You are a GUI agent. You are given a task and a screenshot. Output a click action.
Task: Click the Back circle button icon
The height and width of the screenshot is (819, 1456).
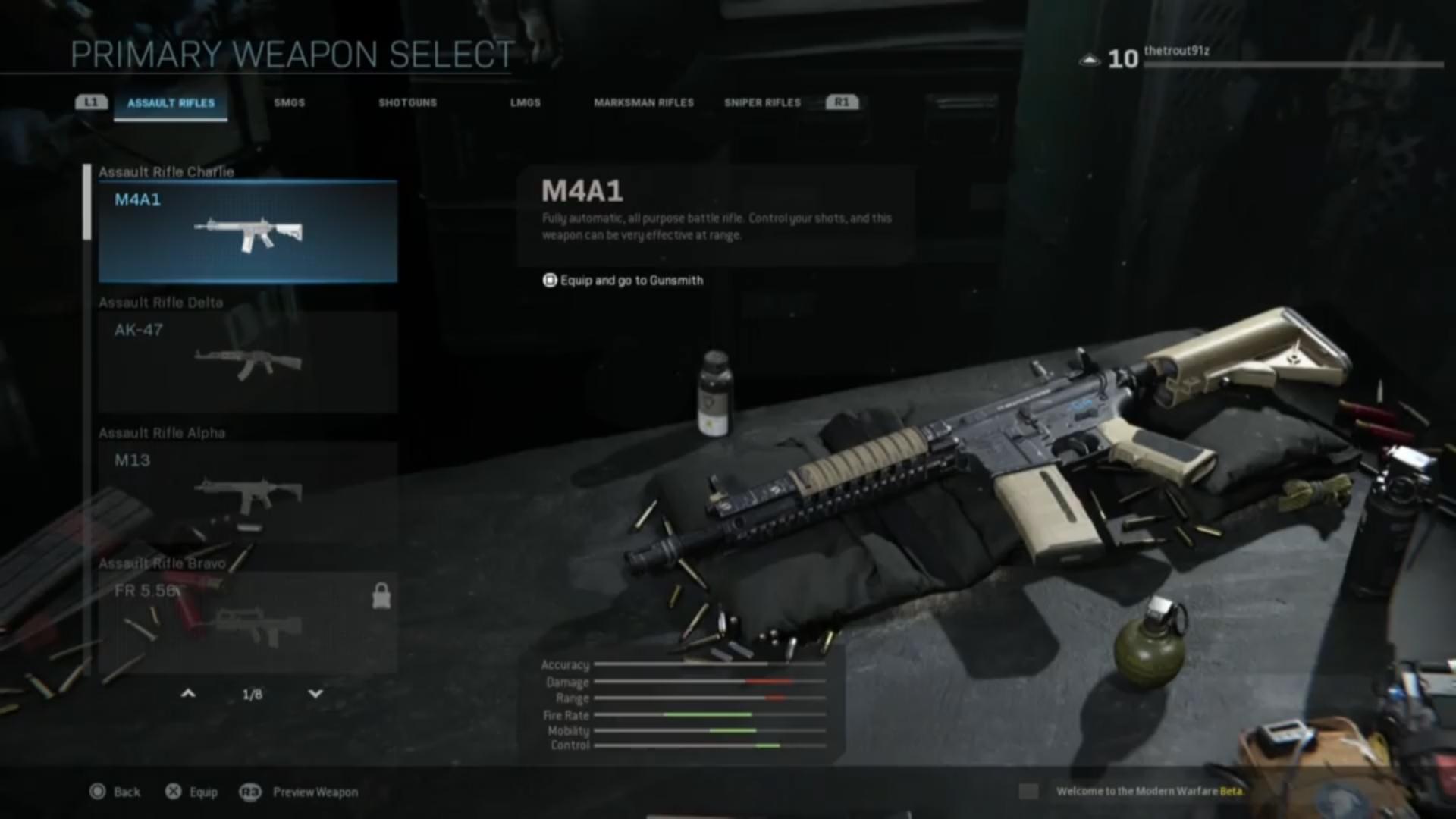pyautogui.click(x=98, y=792)
